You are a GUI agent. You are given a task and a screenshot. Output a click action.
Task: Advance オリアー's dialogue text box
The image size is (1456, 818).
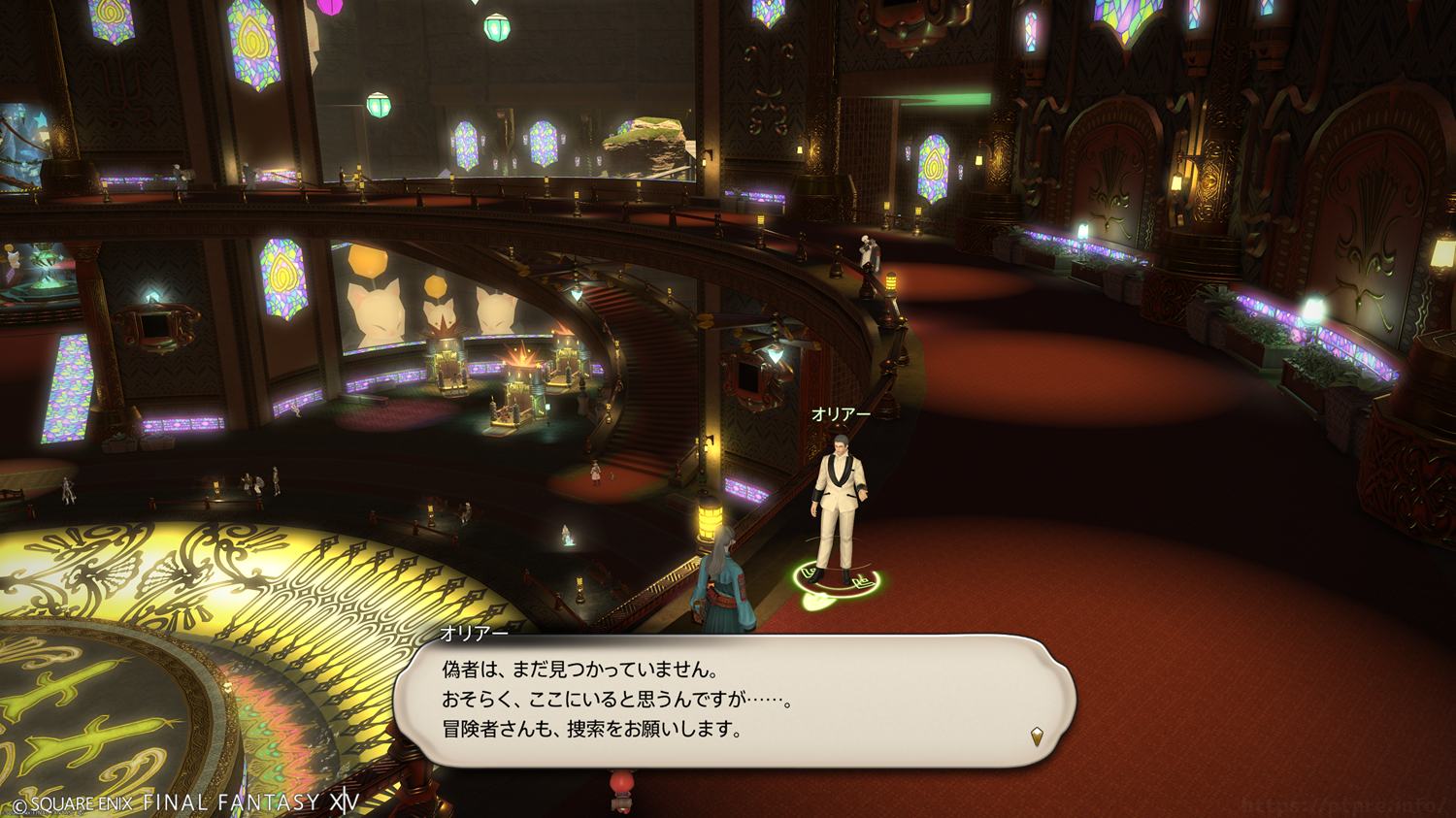coord(733,701)
